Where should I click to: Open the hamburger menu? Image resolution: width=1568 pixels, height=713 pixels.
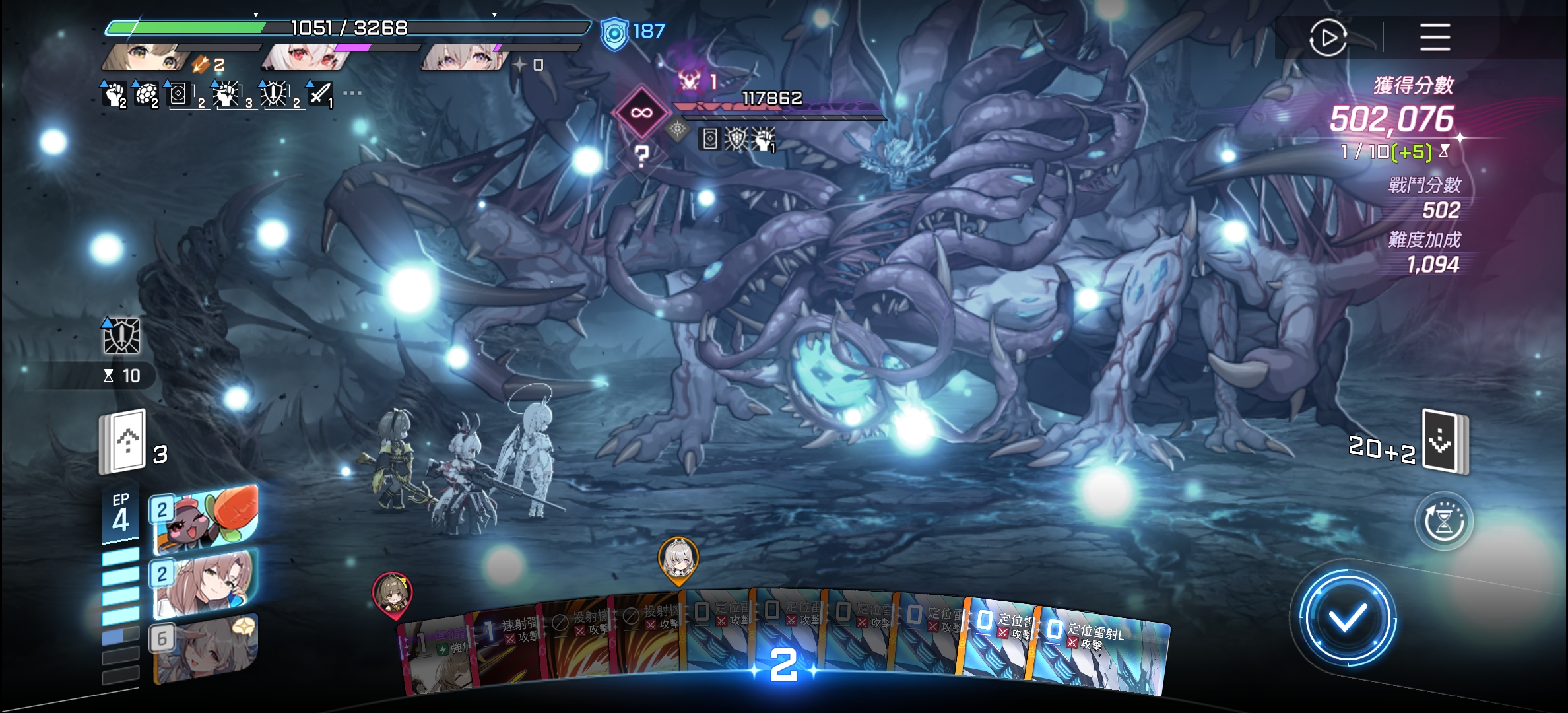(1435, 38)
